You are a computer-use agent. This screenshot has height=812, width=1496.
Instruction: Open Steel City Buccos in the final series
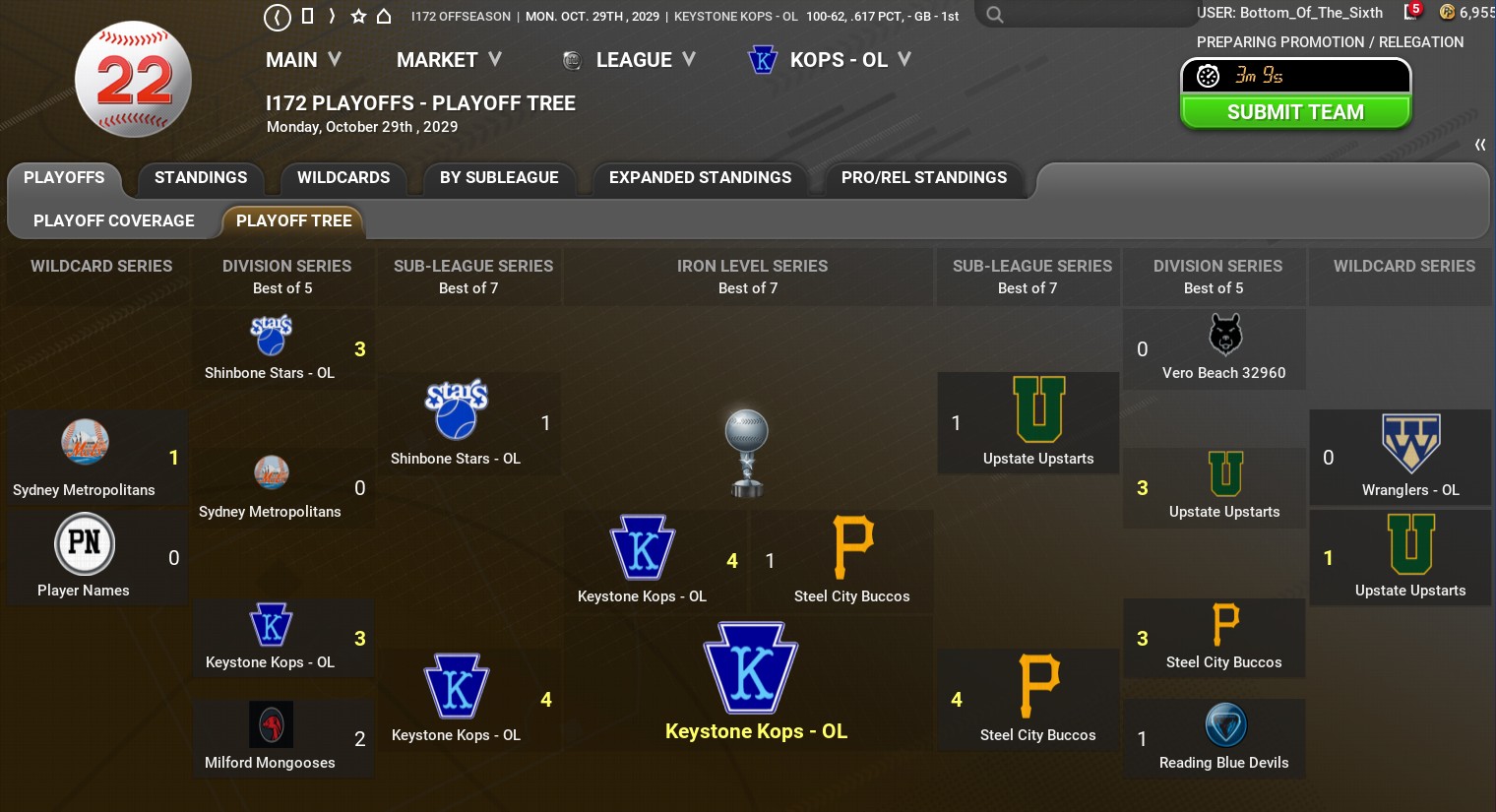(852, 559)
